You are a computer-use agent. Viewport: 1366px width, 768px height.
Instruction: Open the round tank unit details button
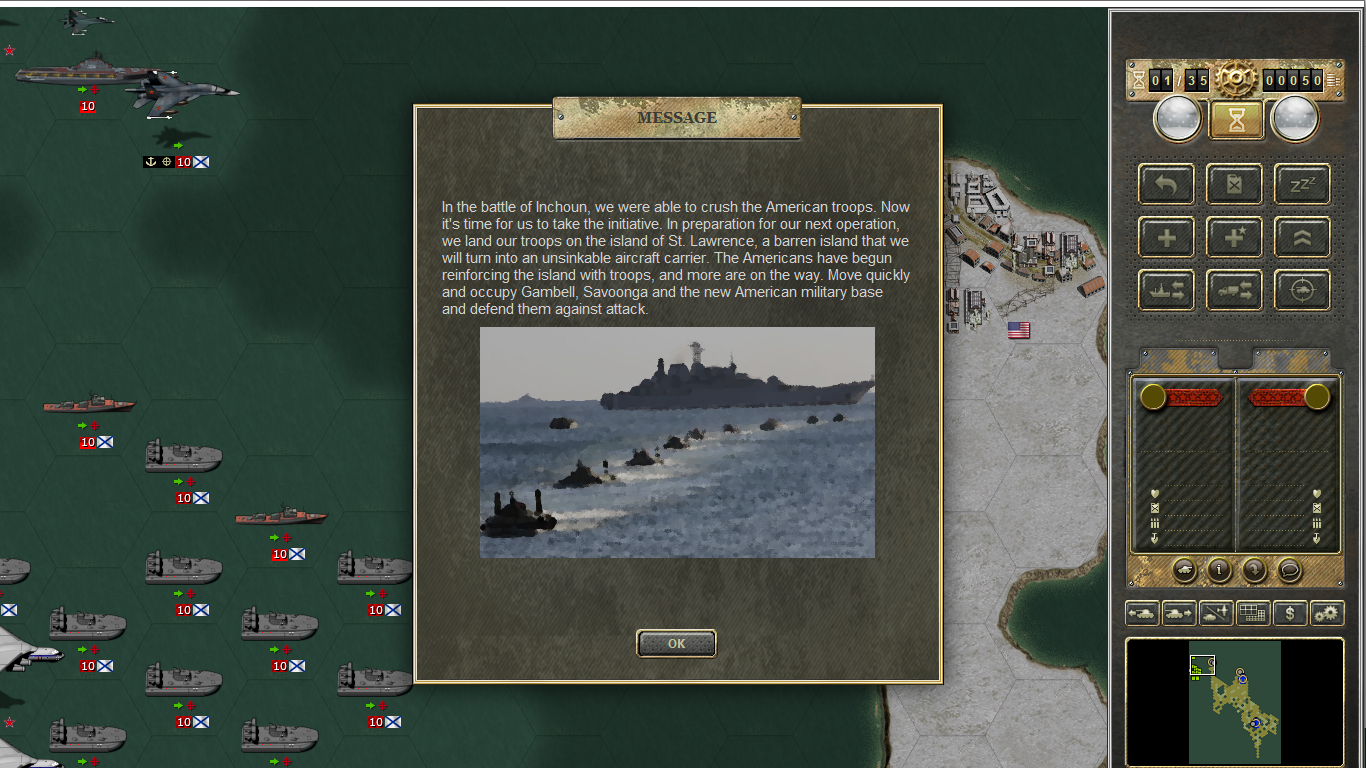coord(1184,570)
